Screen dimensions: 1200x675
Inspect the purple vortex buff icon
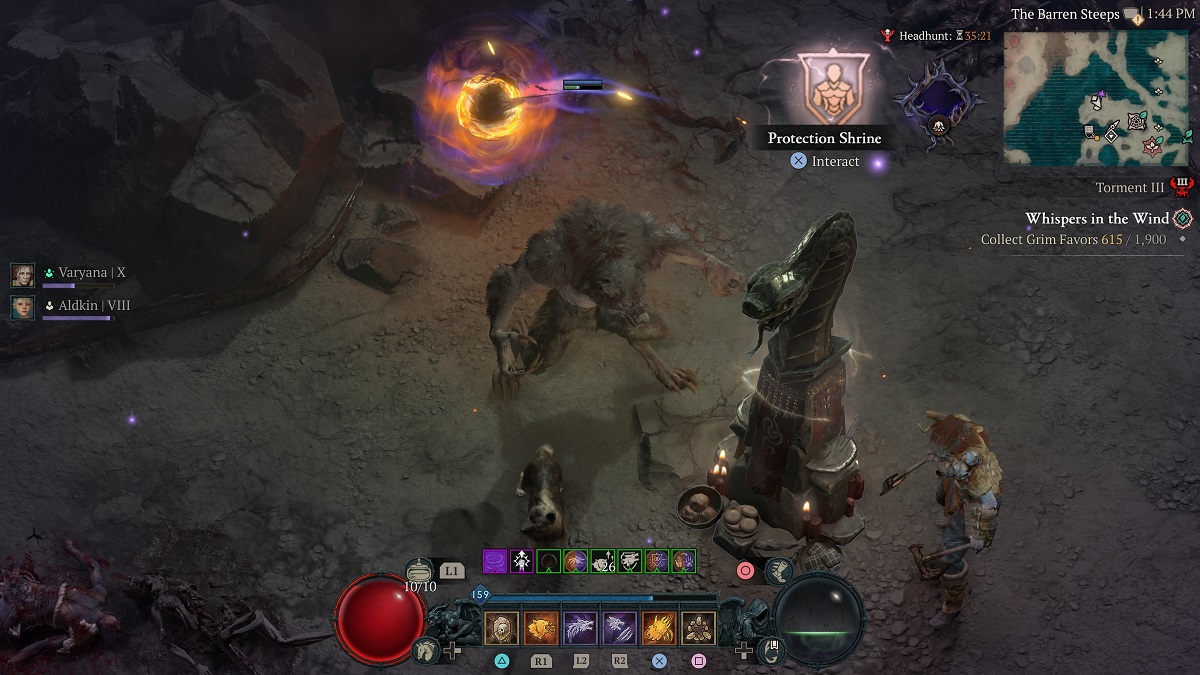(495, 561)
